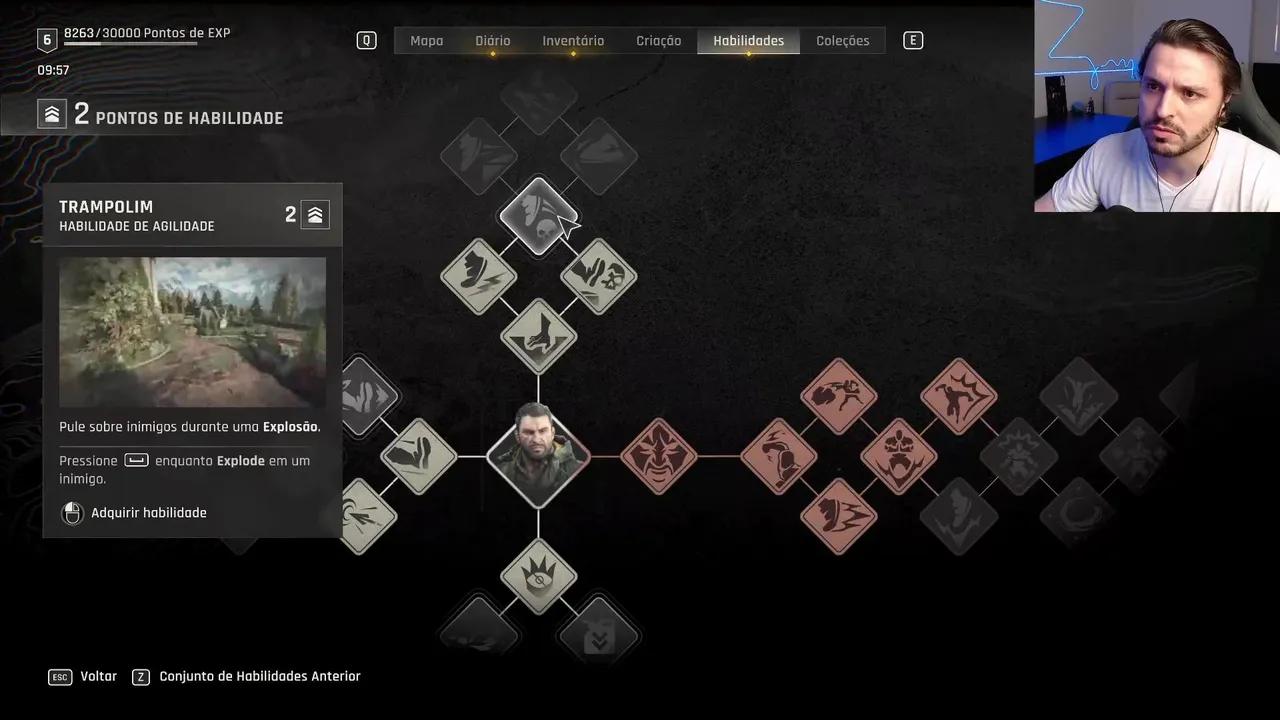Choose the boot with lightning skill node

click(479, 276)
